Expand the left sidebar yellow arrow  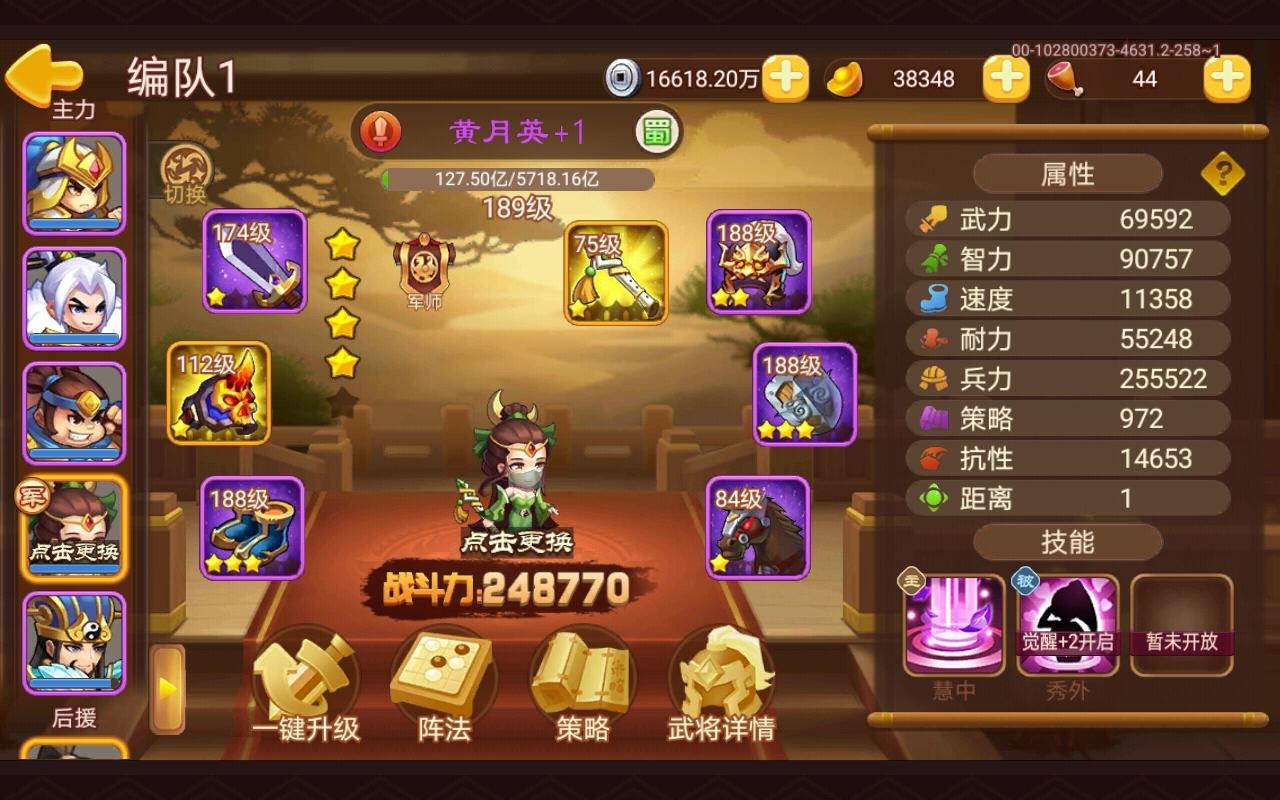click(x=168, y=686)
